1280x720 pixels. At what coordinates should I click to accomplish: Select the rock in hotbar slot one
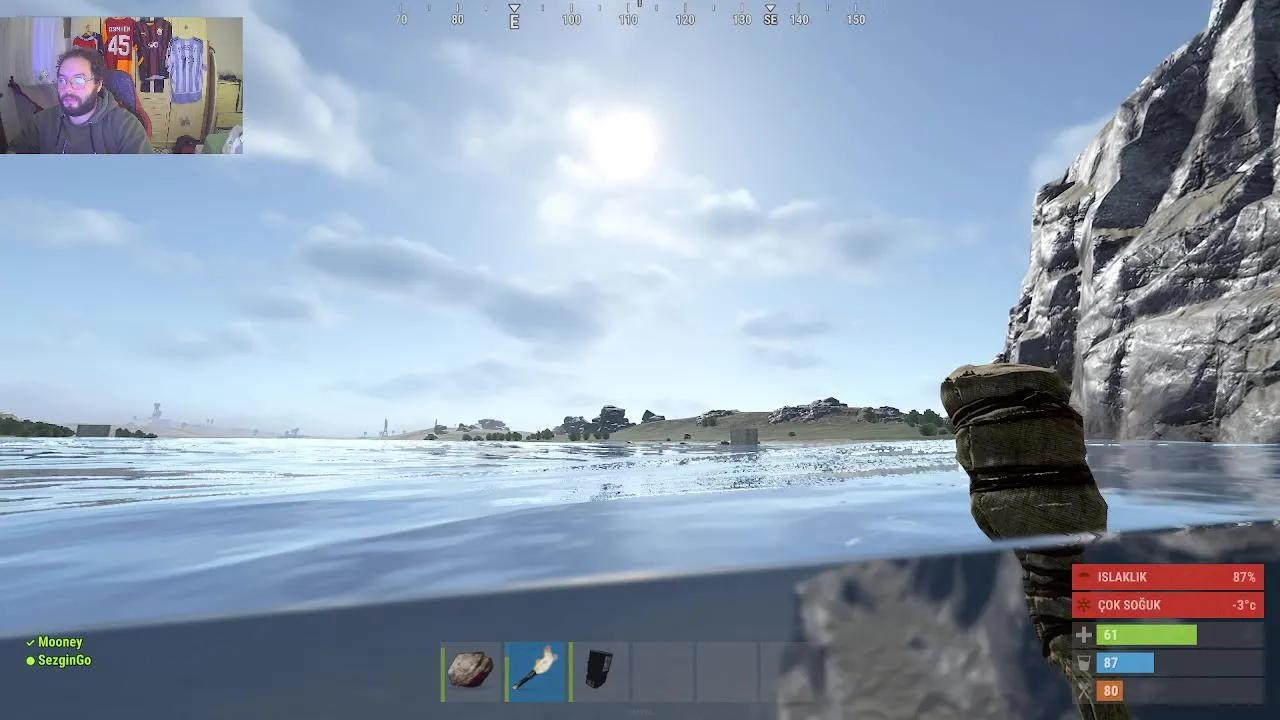[470, 670]
